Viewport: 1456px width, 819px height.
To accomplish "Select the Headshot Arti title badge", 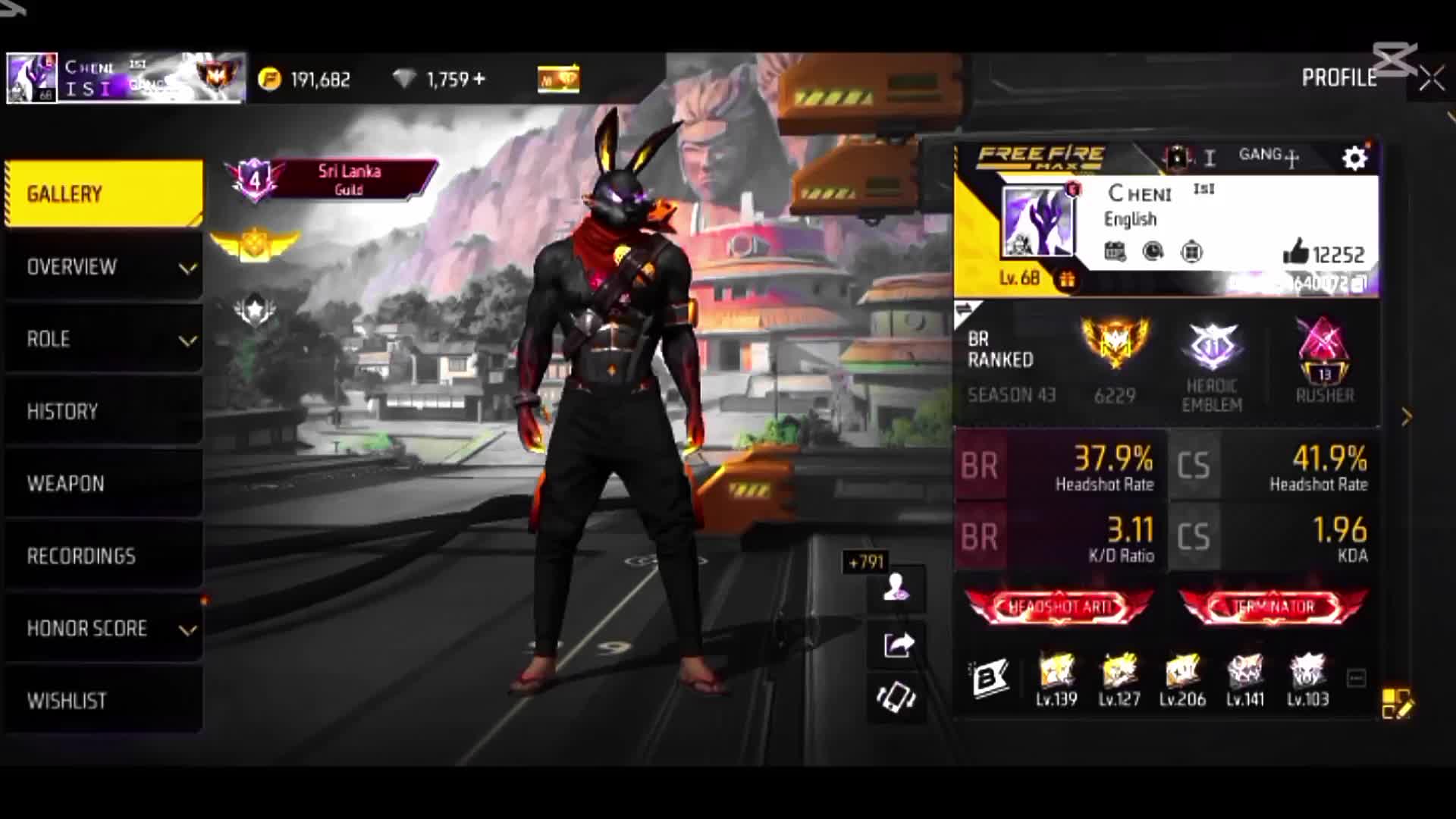I will coord(1059,607).
